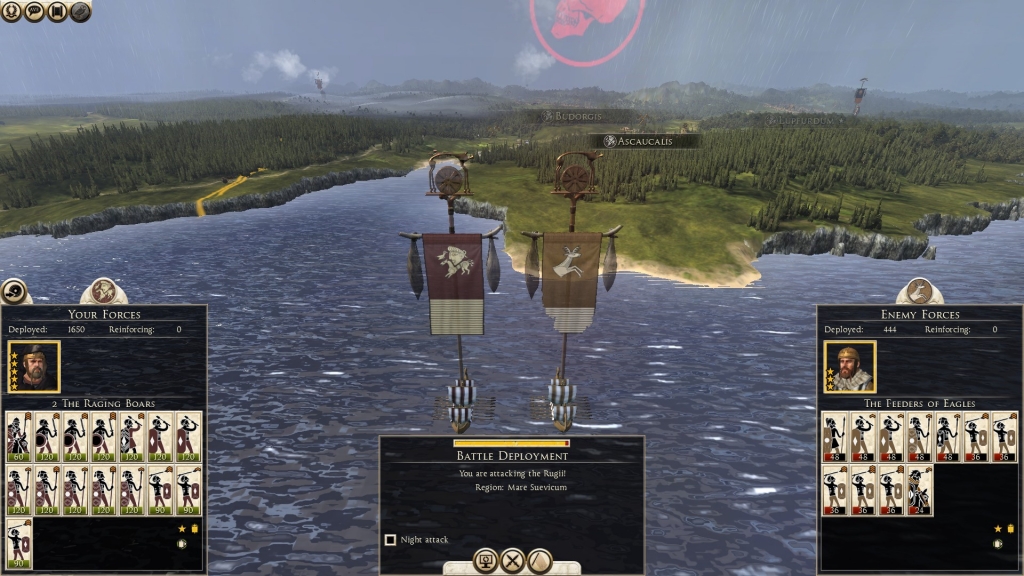Click the round arrow button beside Your Forces
1024x576 pixels.
coord(14,291)
